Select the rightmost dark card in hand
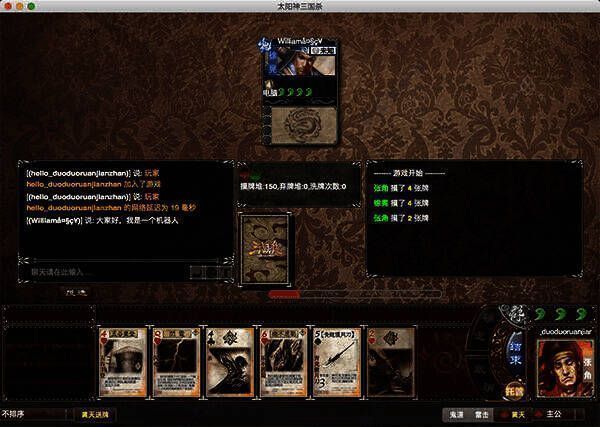 [x=392, y=362]
